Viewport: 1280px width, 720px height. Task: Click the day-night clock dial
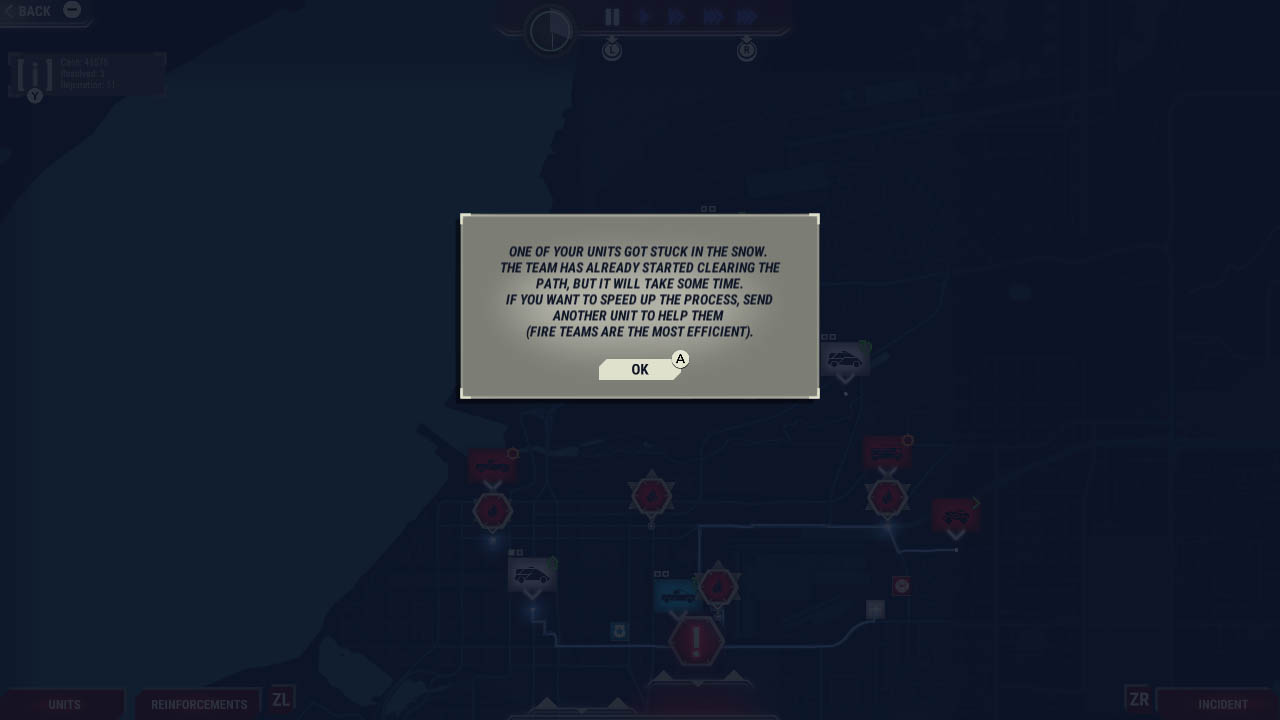pos(548,30)
